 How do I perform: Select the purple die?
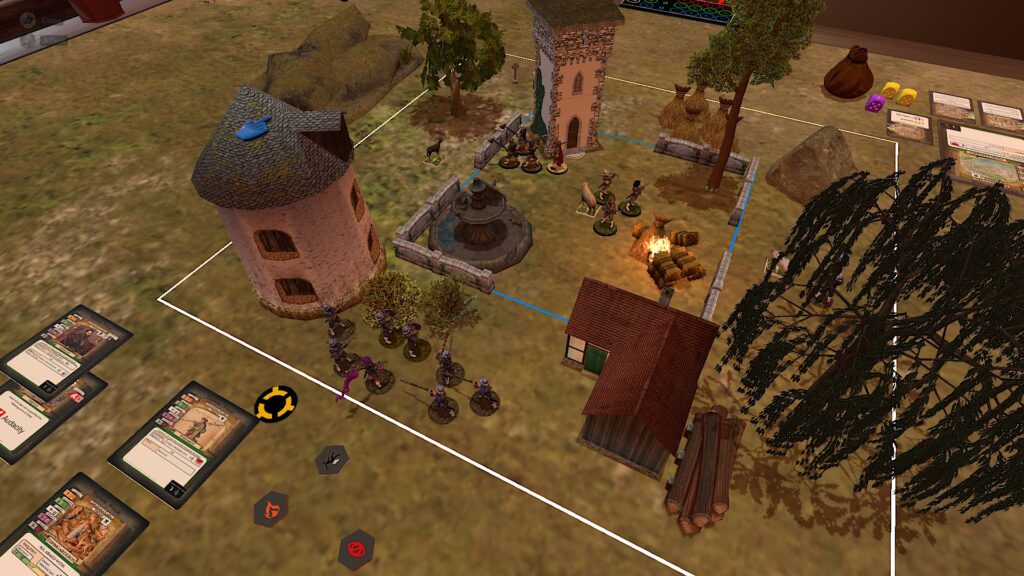pos(875,102)
